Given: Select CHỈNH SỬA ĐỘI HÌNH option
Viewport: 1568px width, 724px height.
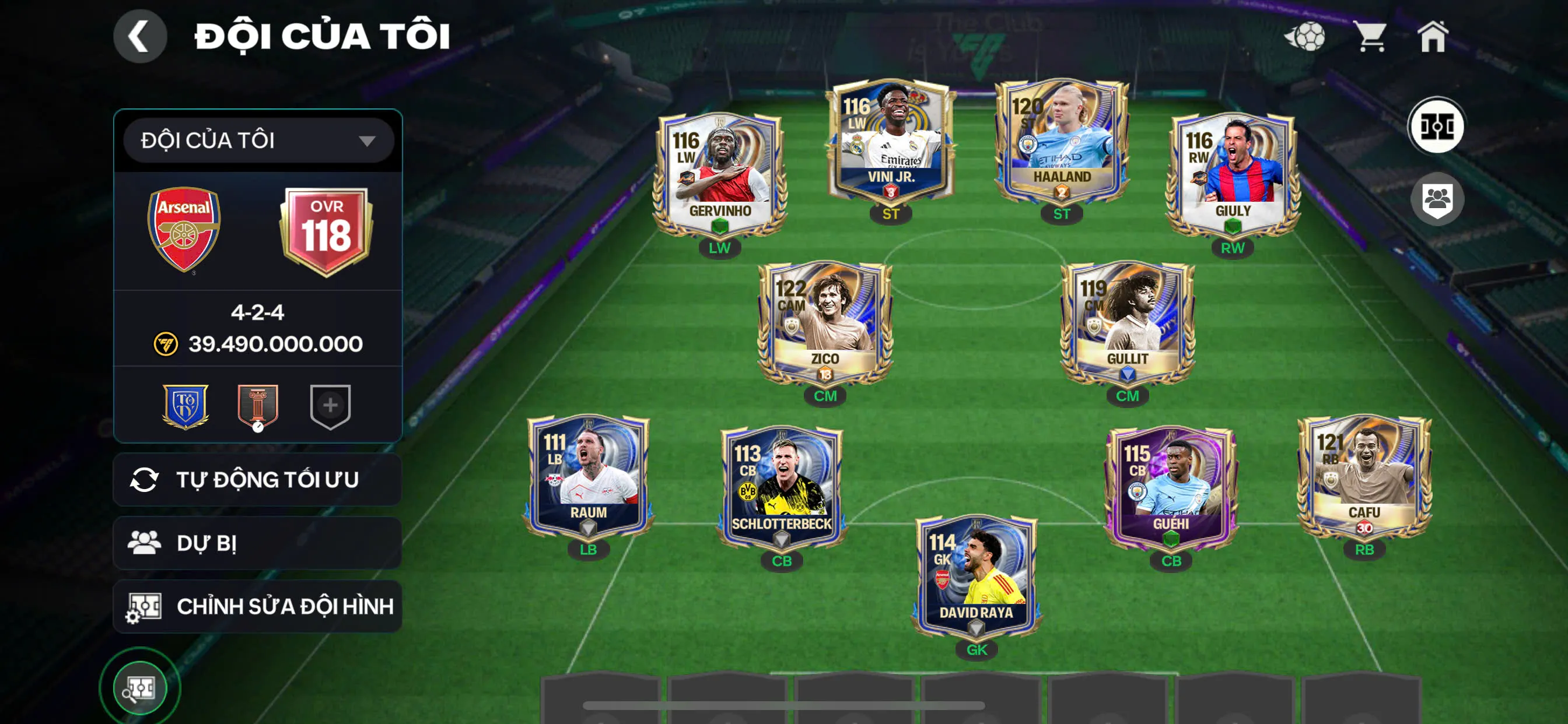Looking at the screenshot, I should tap(257, 606).
